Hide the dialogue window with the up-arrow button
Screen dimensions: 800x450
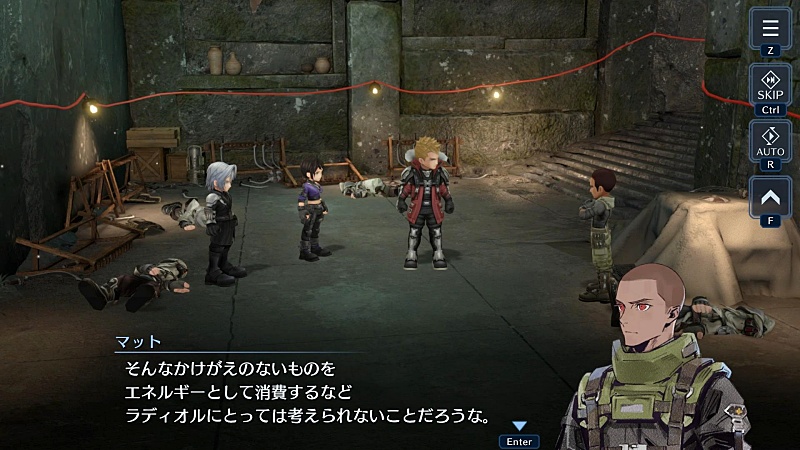770,197
